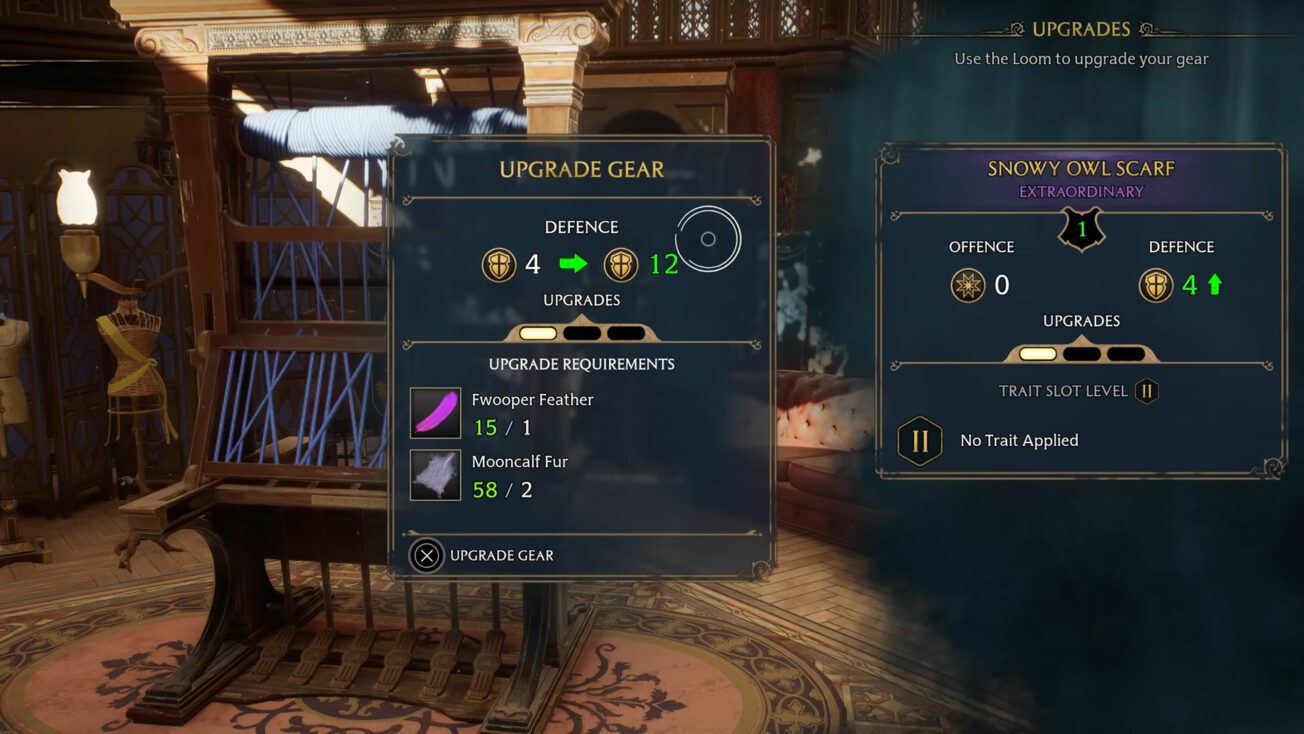Image resolution: width=1304 pixels, height=734 pixels.
Task: Select the Snowy Owl Scarf title header
Action: coord(1081,168)
